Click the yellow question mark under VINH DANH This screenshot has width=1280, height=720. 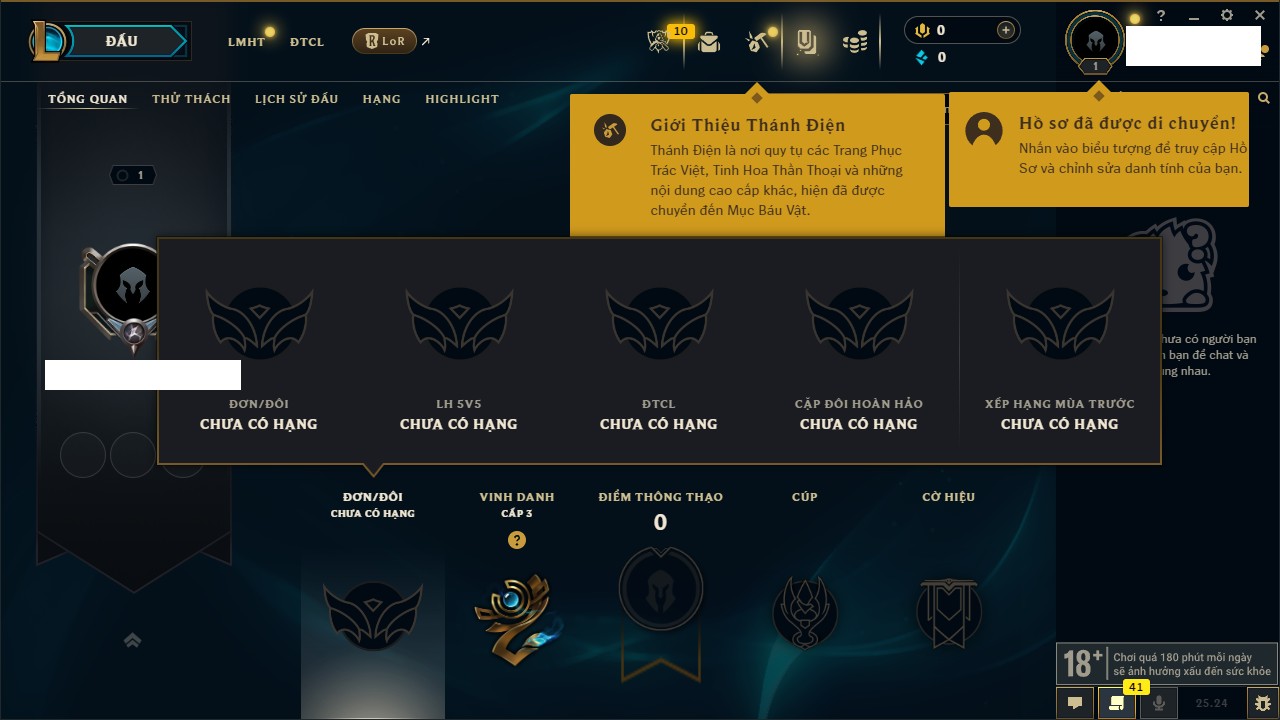517,540
